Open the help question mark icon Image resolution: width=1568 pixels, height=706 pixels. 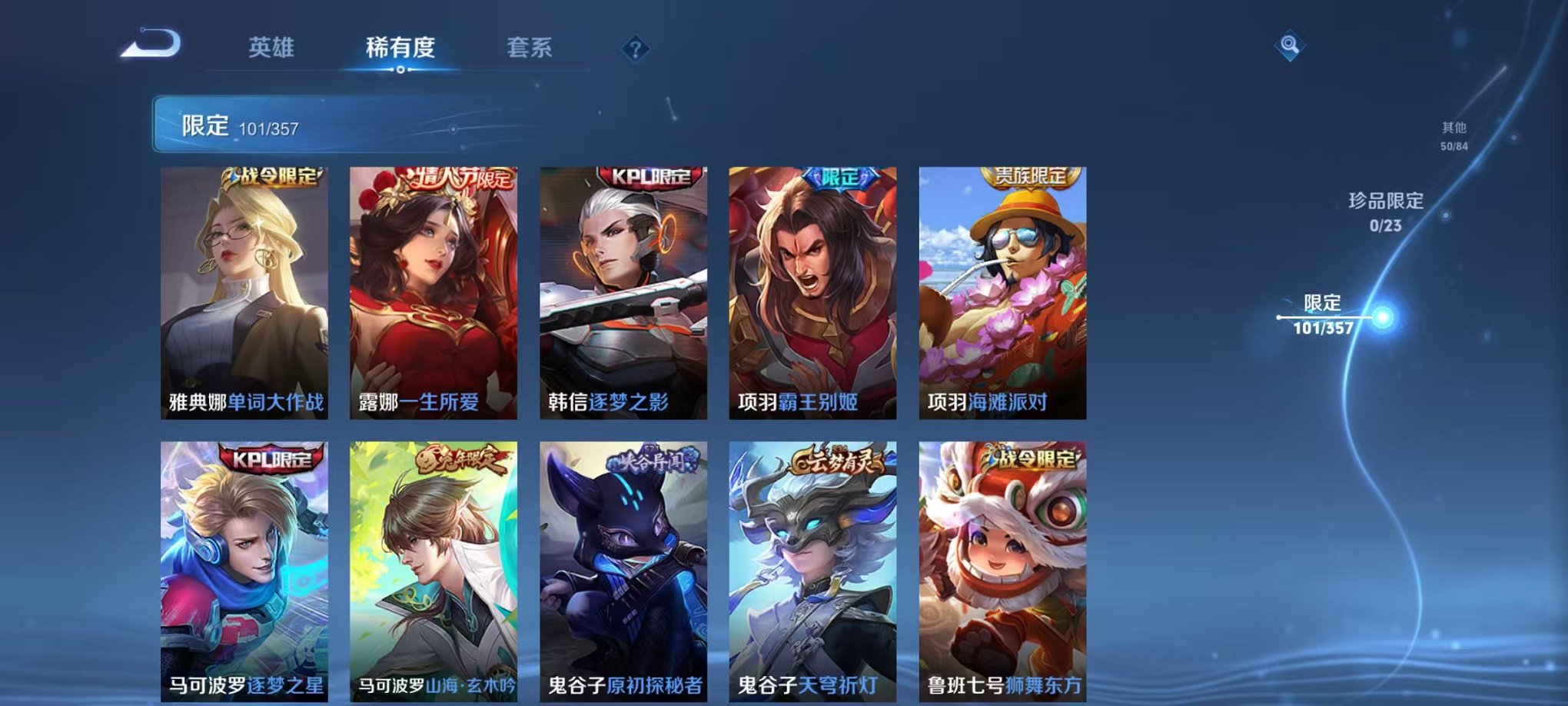tap(633, 49)
